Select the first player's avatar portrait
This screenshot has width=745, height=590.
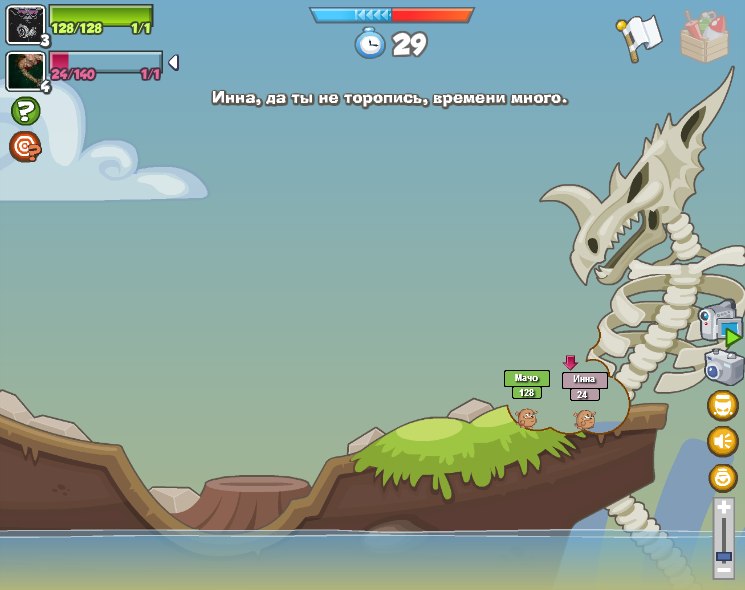tap(25, 25)
